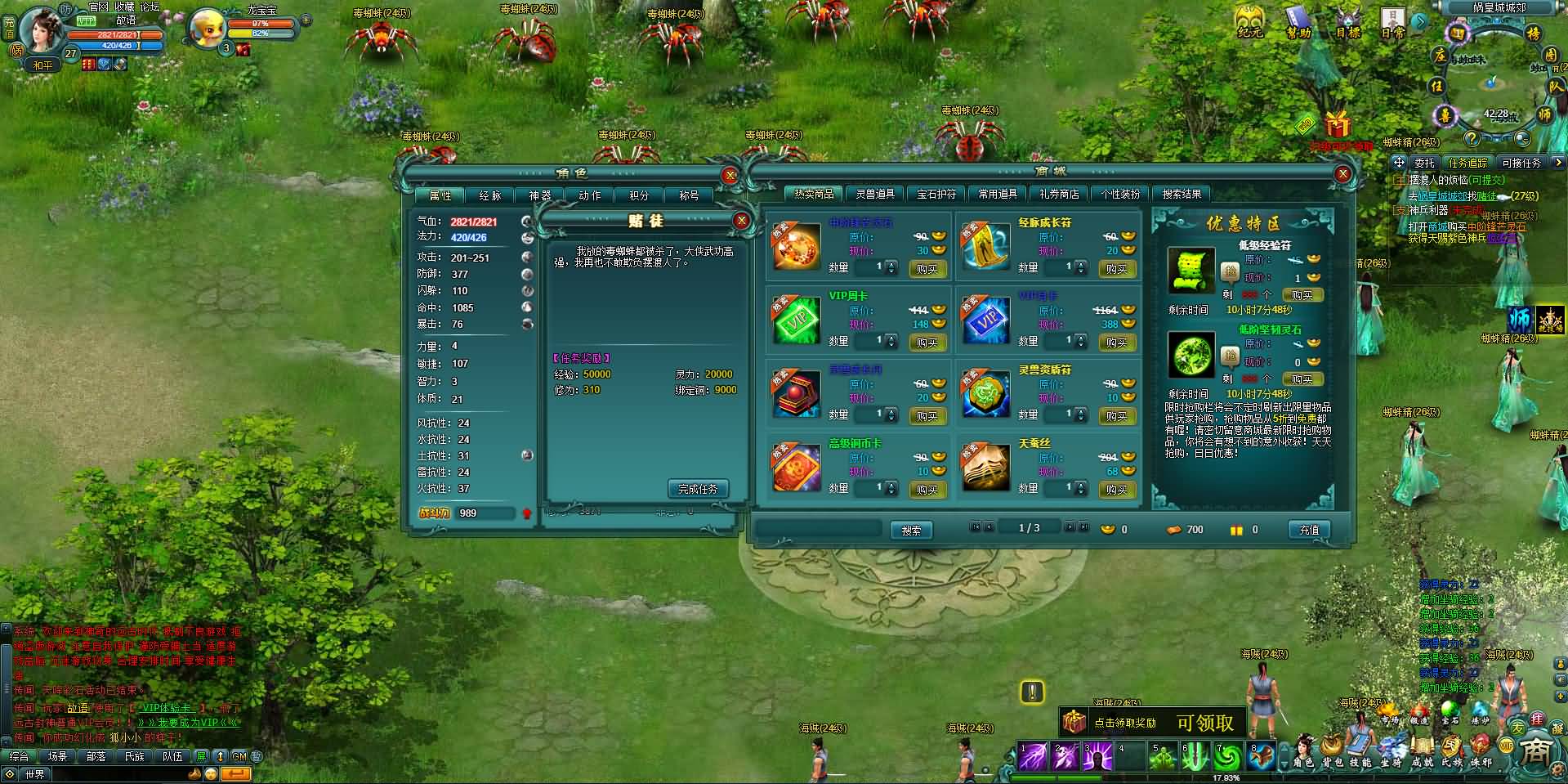Open the 称号 titles tab

689,195
